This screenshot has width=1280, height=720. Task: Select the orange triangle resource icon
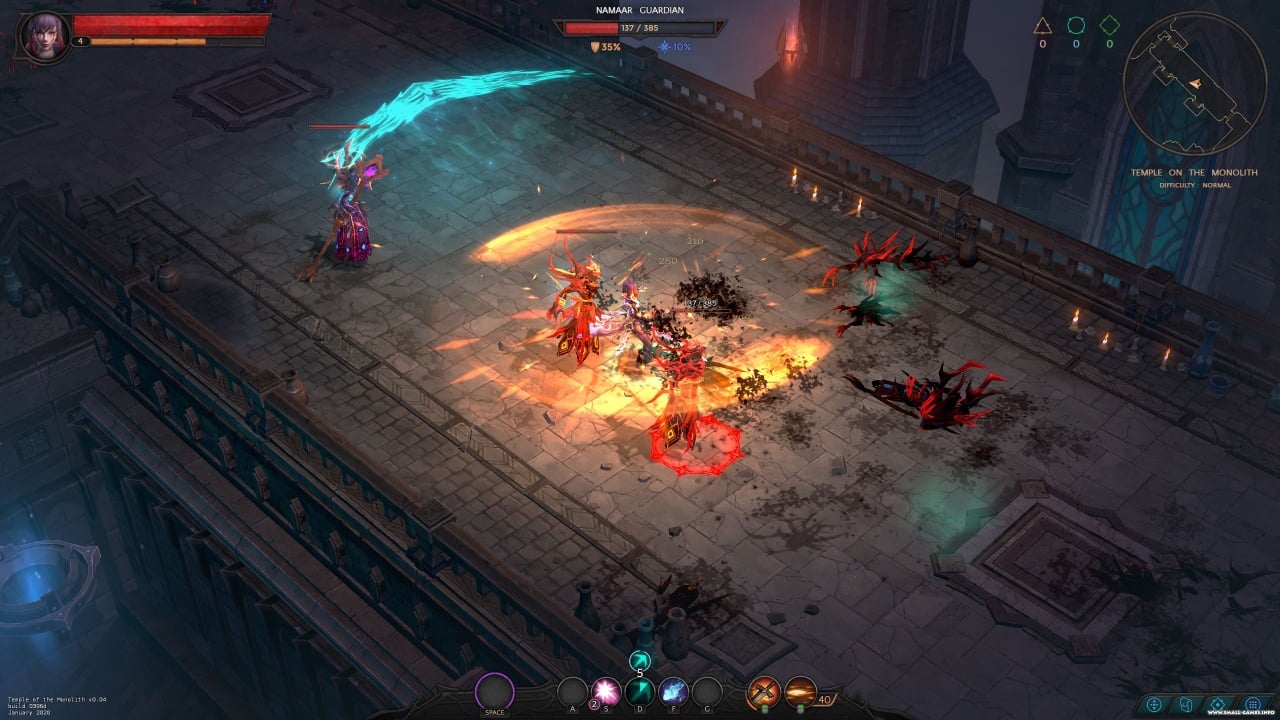tap(1042, 25)
